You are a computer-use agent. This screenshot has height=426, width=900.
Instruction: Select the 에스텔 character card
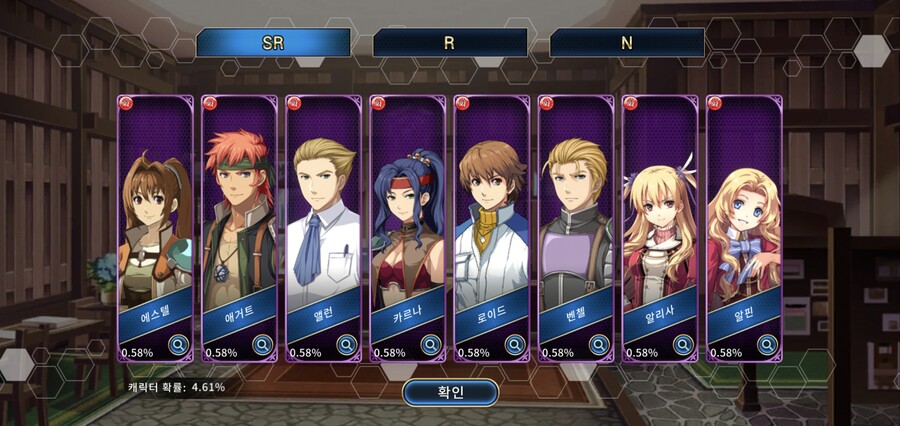point(155,220)
